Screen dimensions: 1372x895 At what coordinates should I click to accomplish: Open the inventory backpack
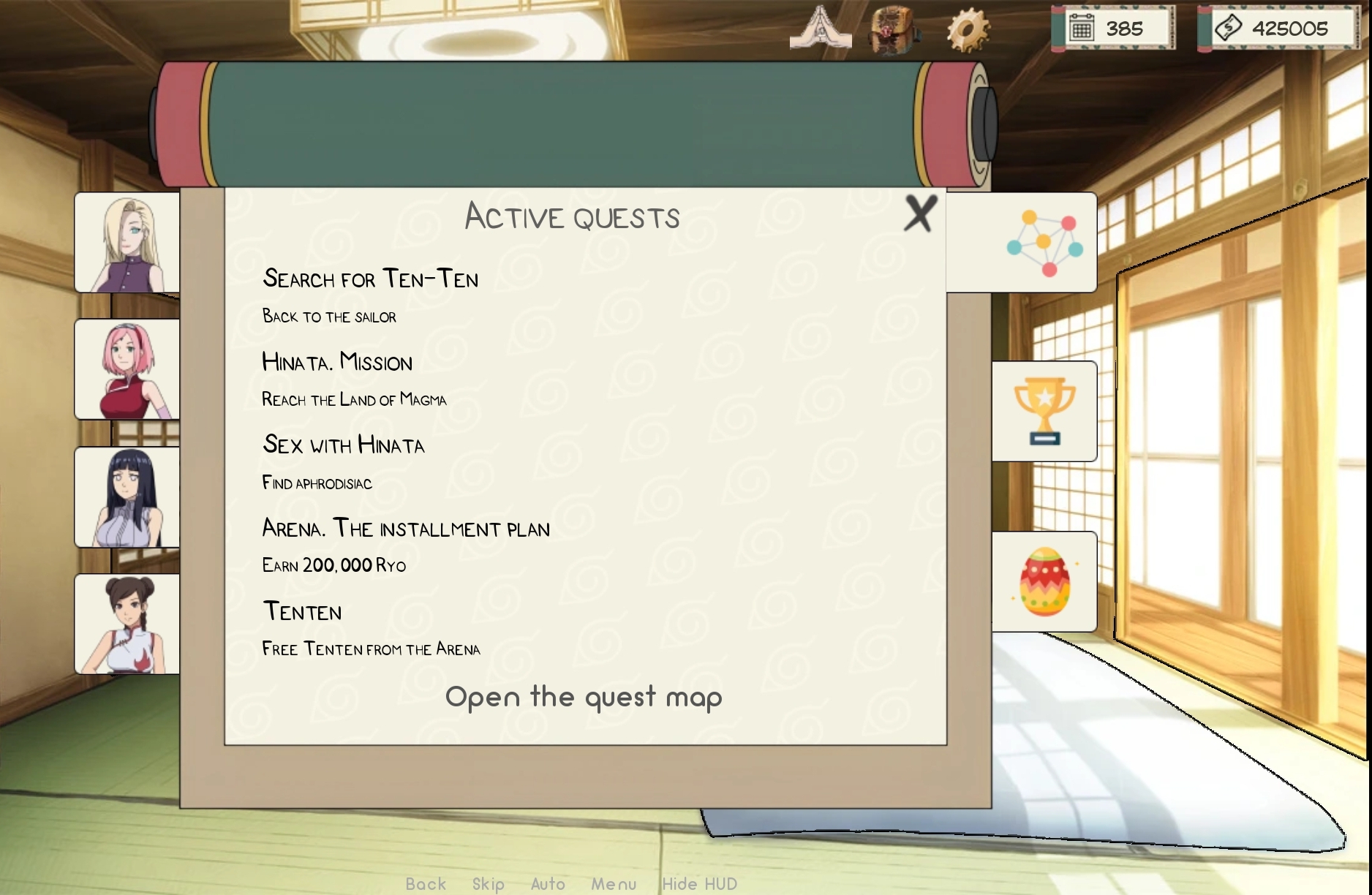[x=892, y=29]
